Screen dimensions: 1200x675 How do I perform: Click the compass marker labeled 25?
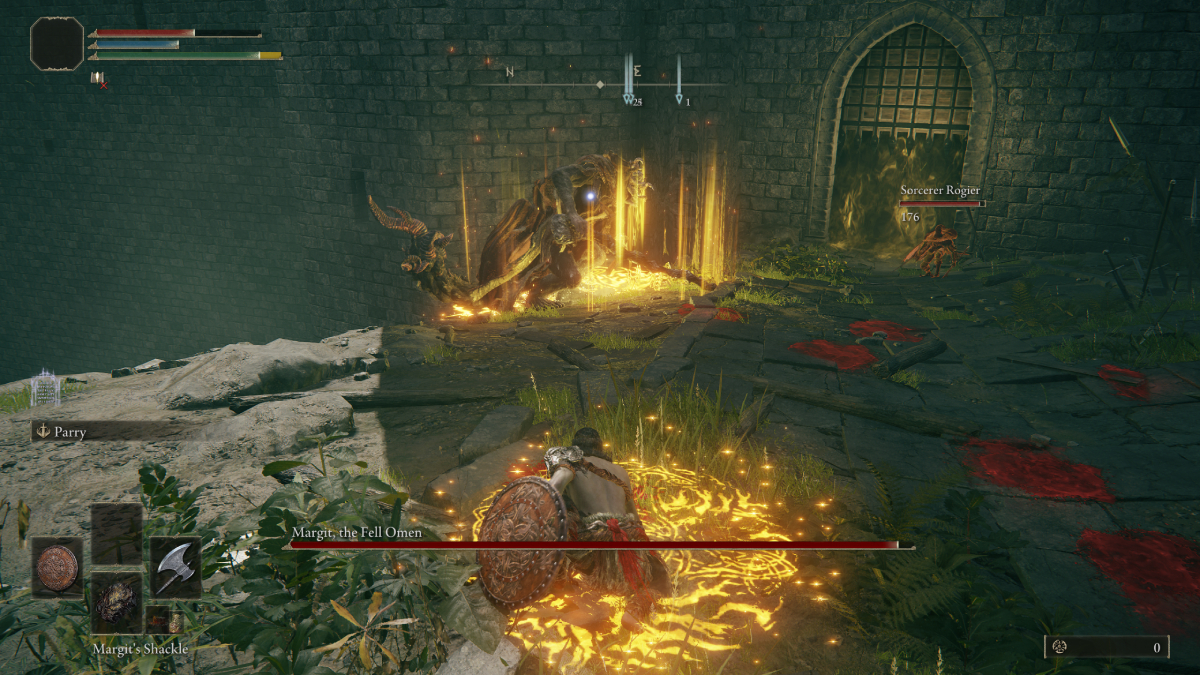tap(630, 98)
